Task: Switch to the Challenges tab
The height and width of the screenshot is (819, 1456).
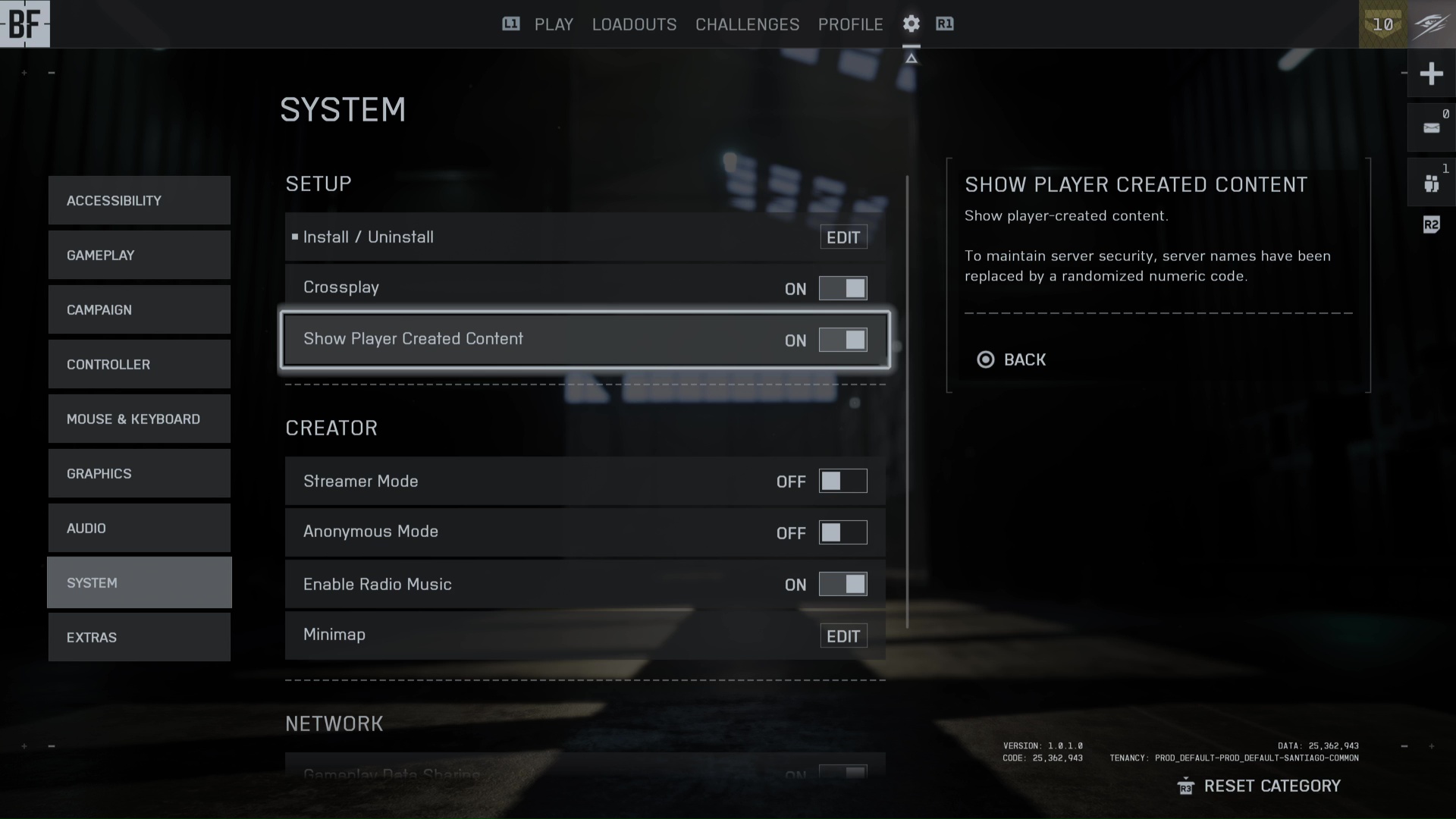Action: (x=747, y=24)
